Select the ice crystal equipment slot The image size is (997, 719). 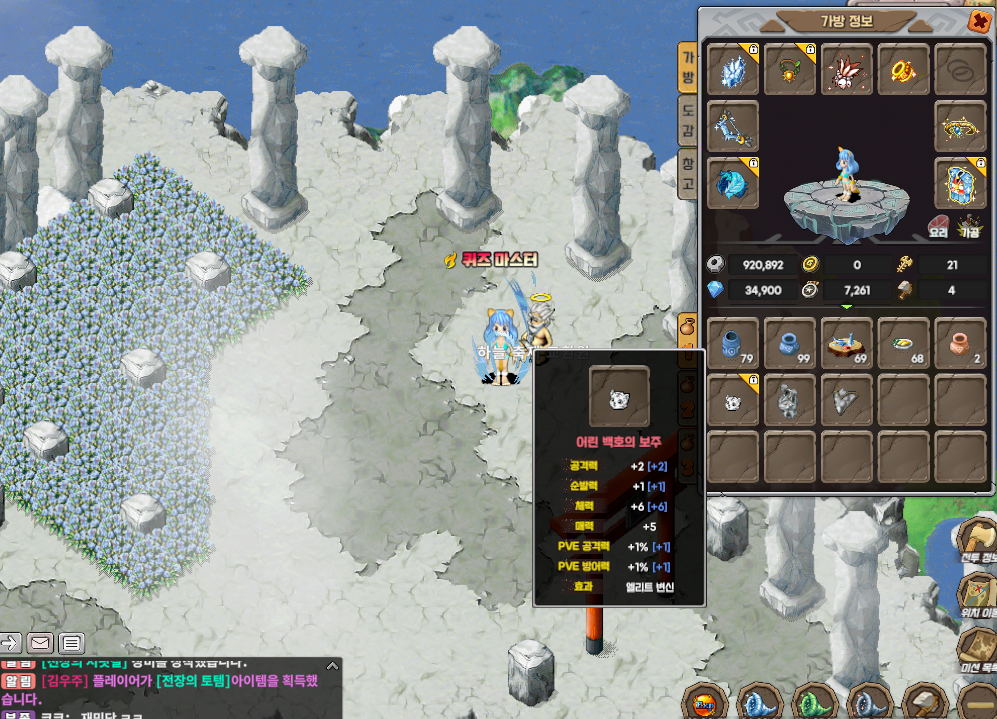[732, 69]
